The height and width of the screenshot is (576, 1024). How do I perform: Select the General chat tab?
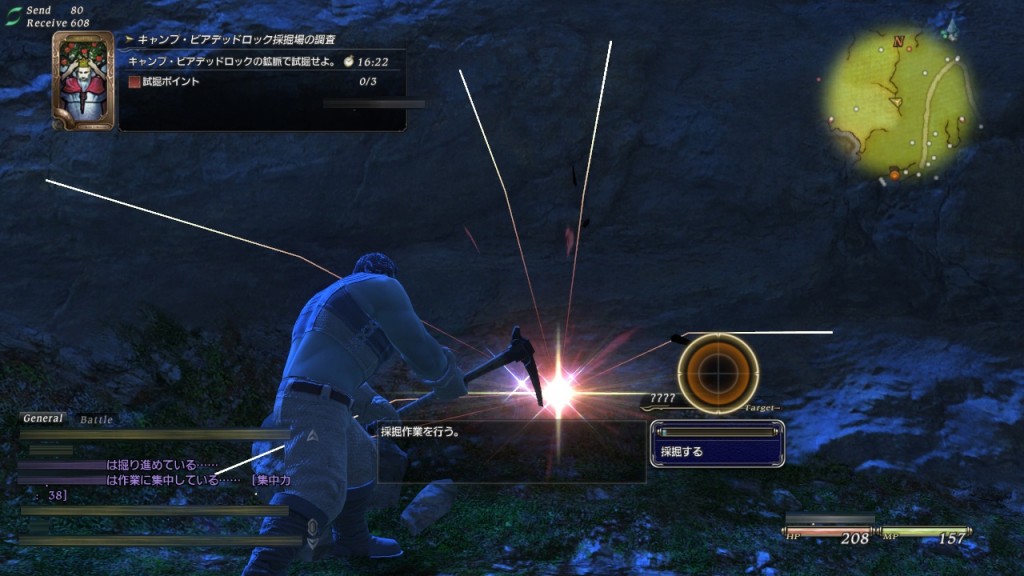tap(43, 419)
